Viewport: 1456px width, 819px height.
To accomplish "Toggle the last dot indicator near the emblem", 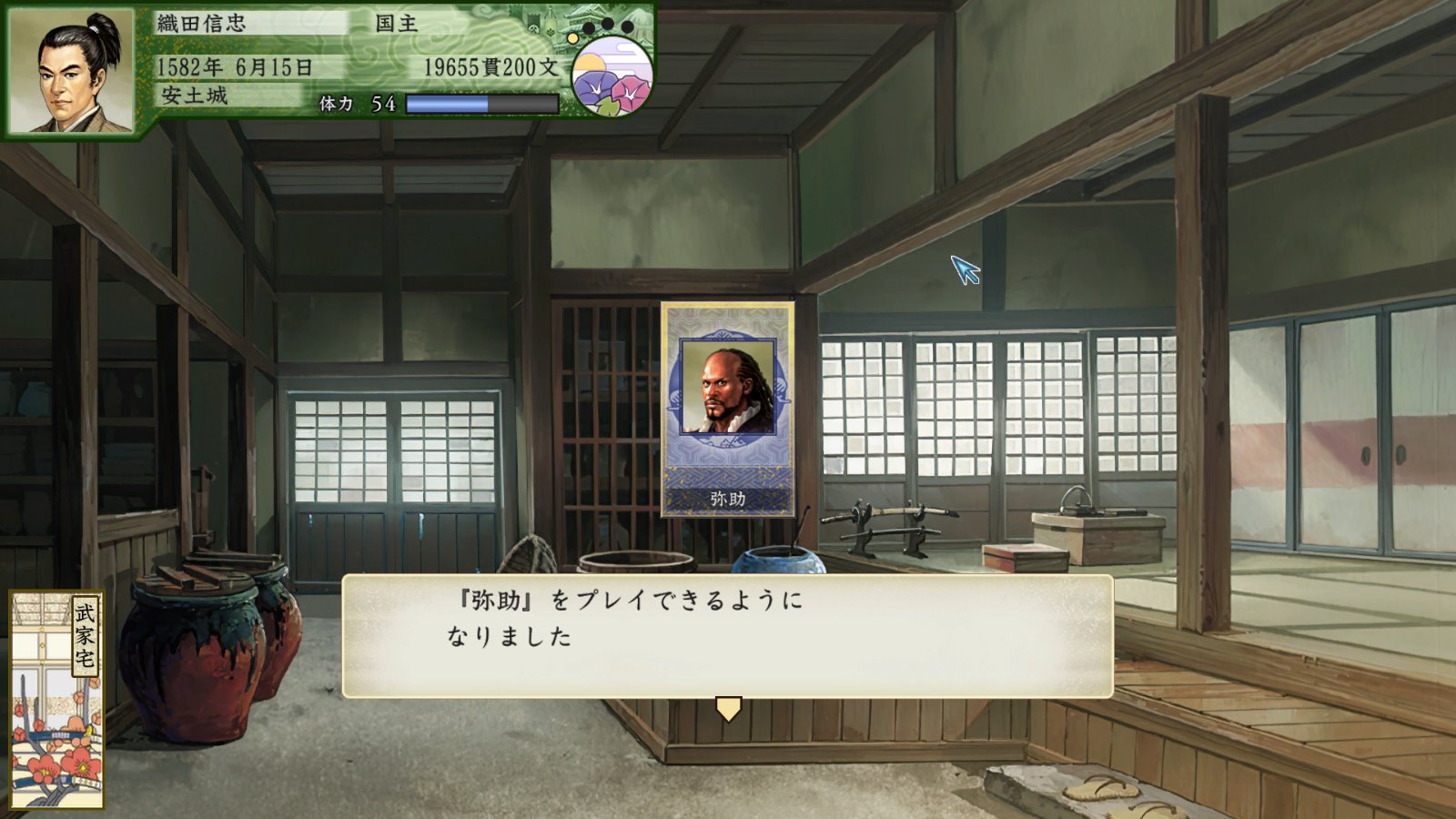I will click(x=625, y=26).
